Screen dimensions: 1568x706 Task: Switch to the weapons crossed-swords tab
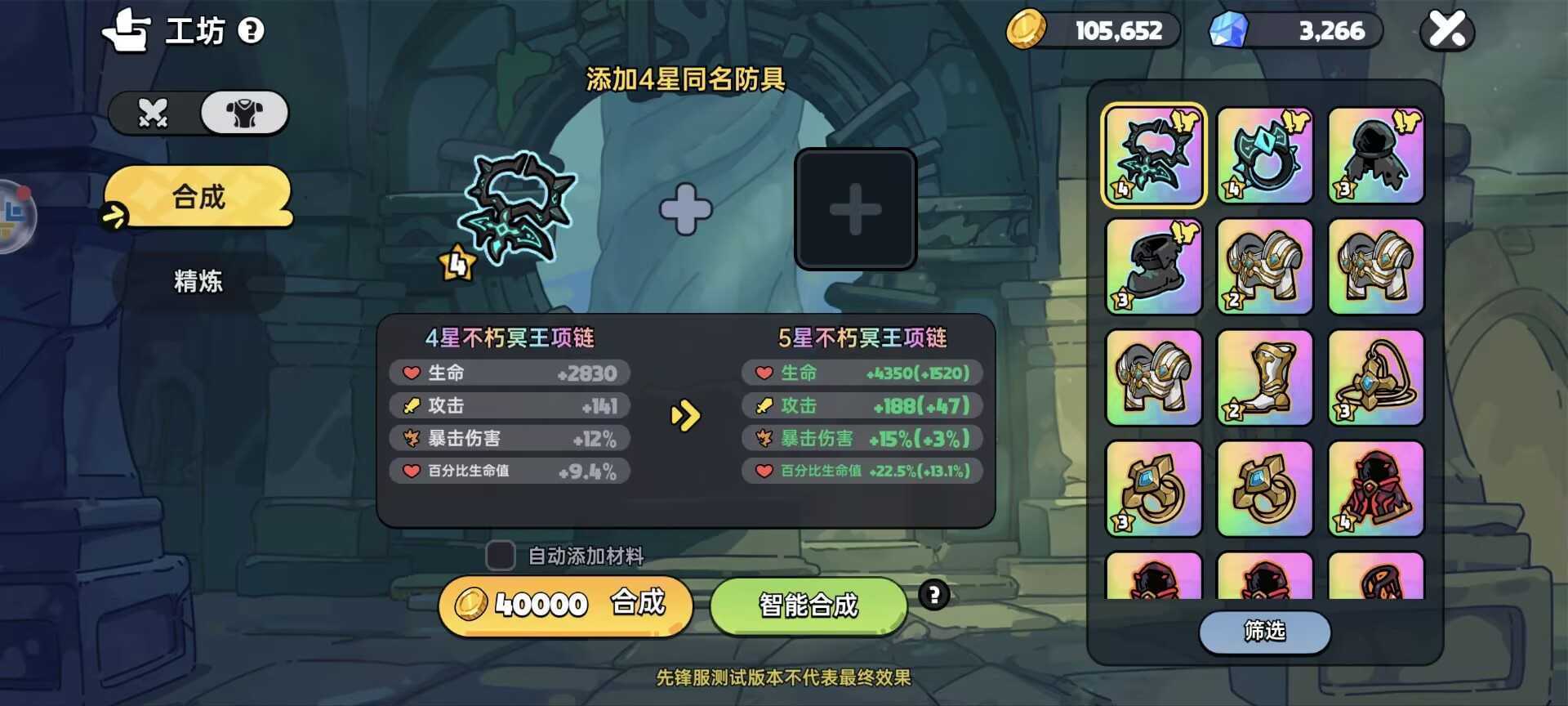click(x=154, y=113)
